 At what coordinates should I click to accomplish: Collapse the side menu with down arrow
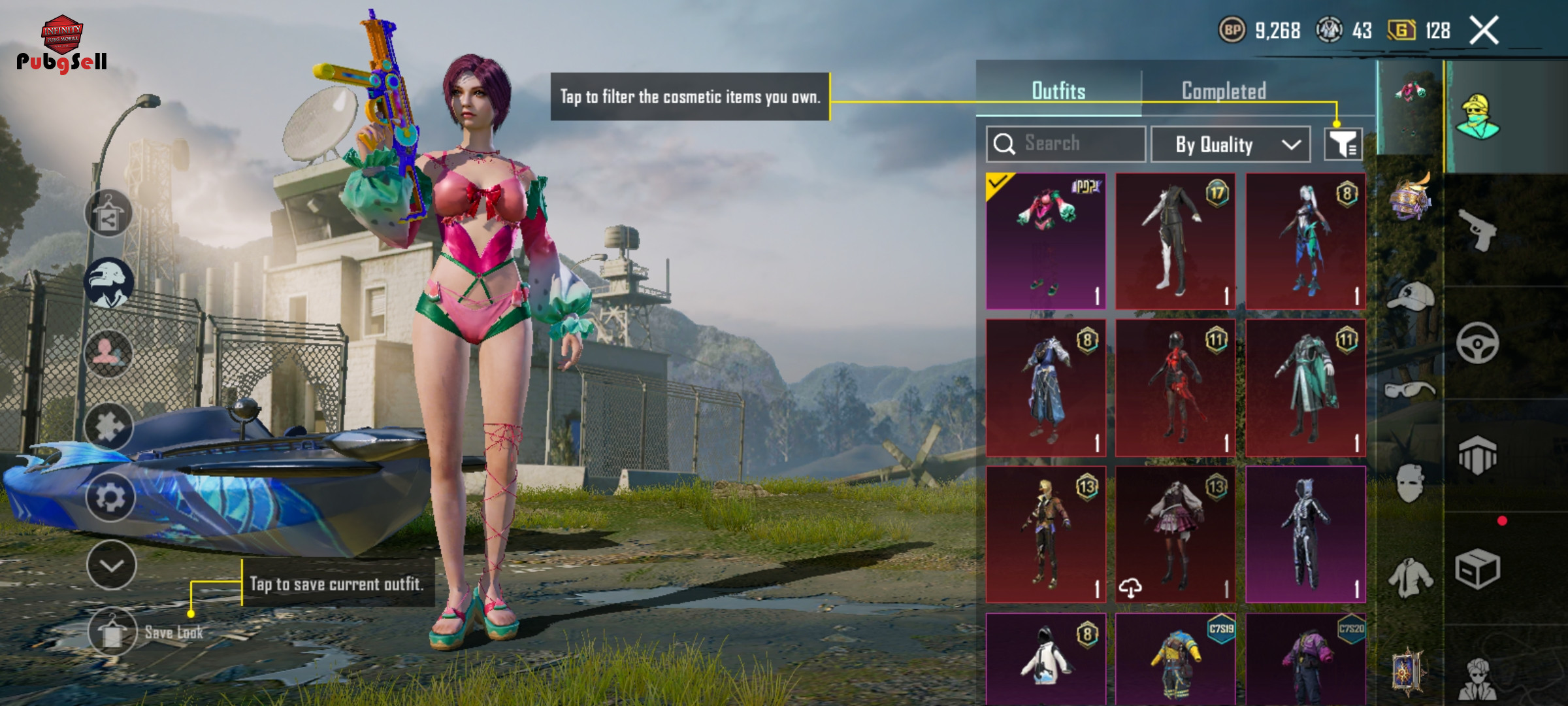click(111, 565)
